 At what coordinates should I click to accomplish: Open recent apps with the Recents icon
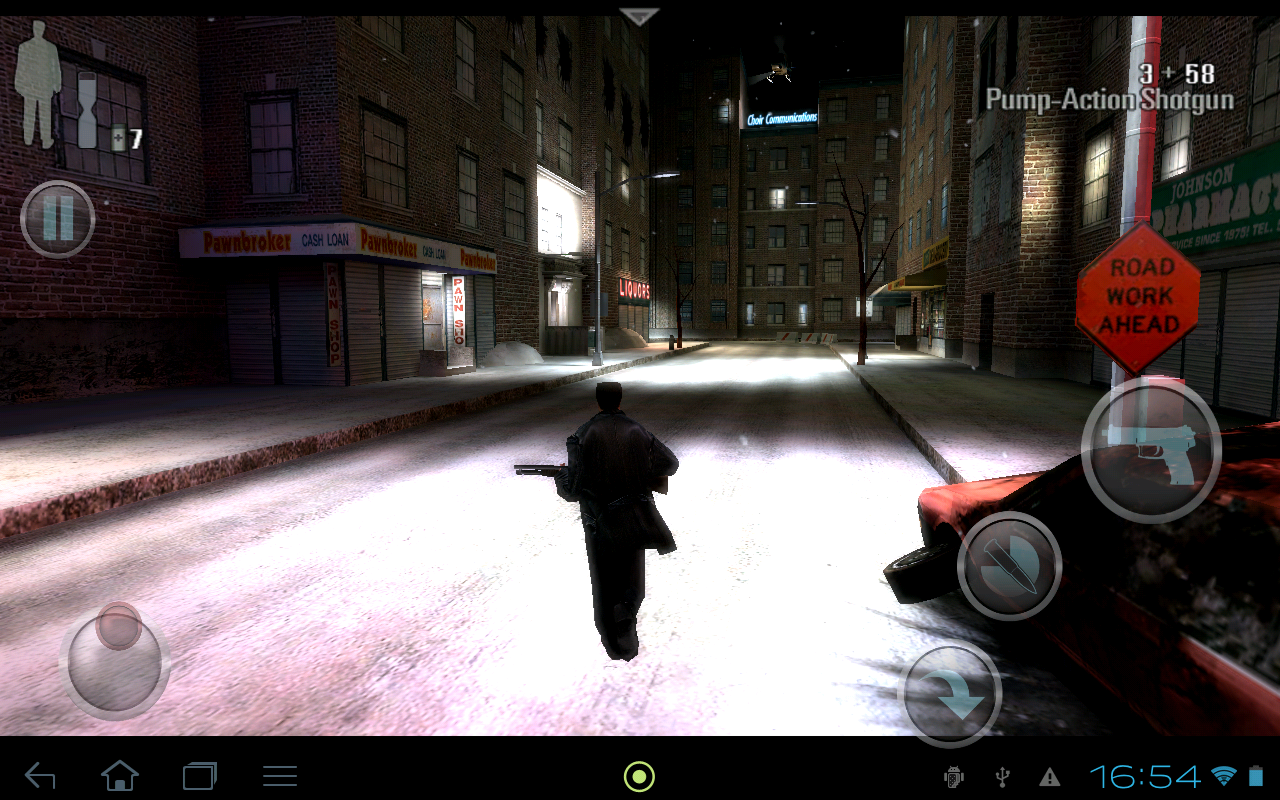coord(198,775)
